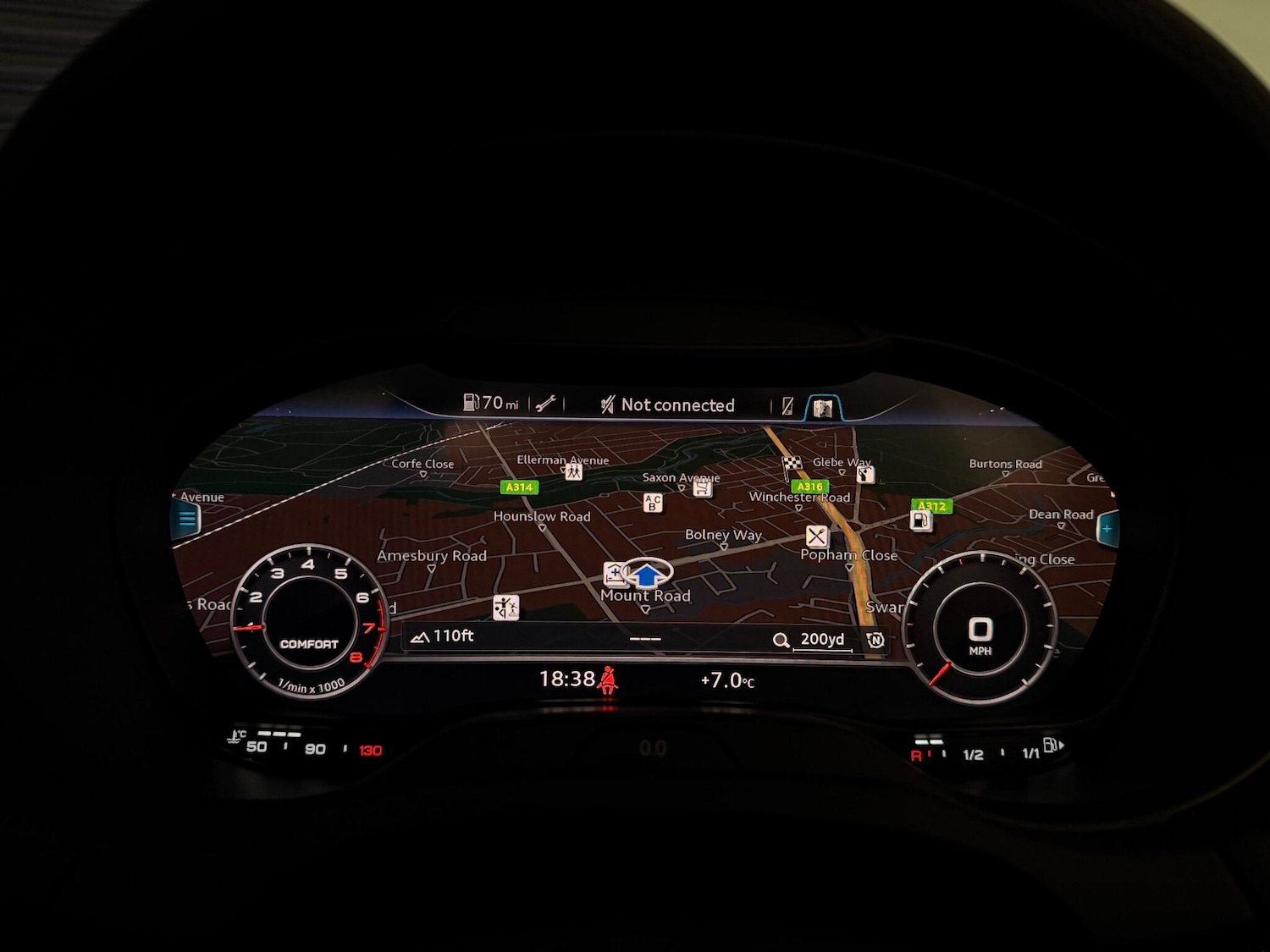1270x952 pixels.
Task: Select the highlighted map tab
Action: point(822,409)
